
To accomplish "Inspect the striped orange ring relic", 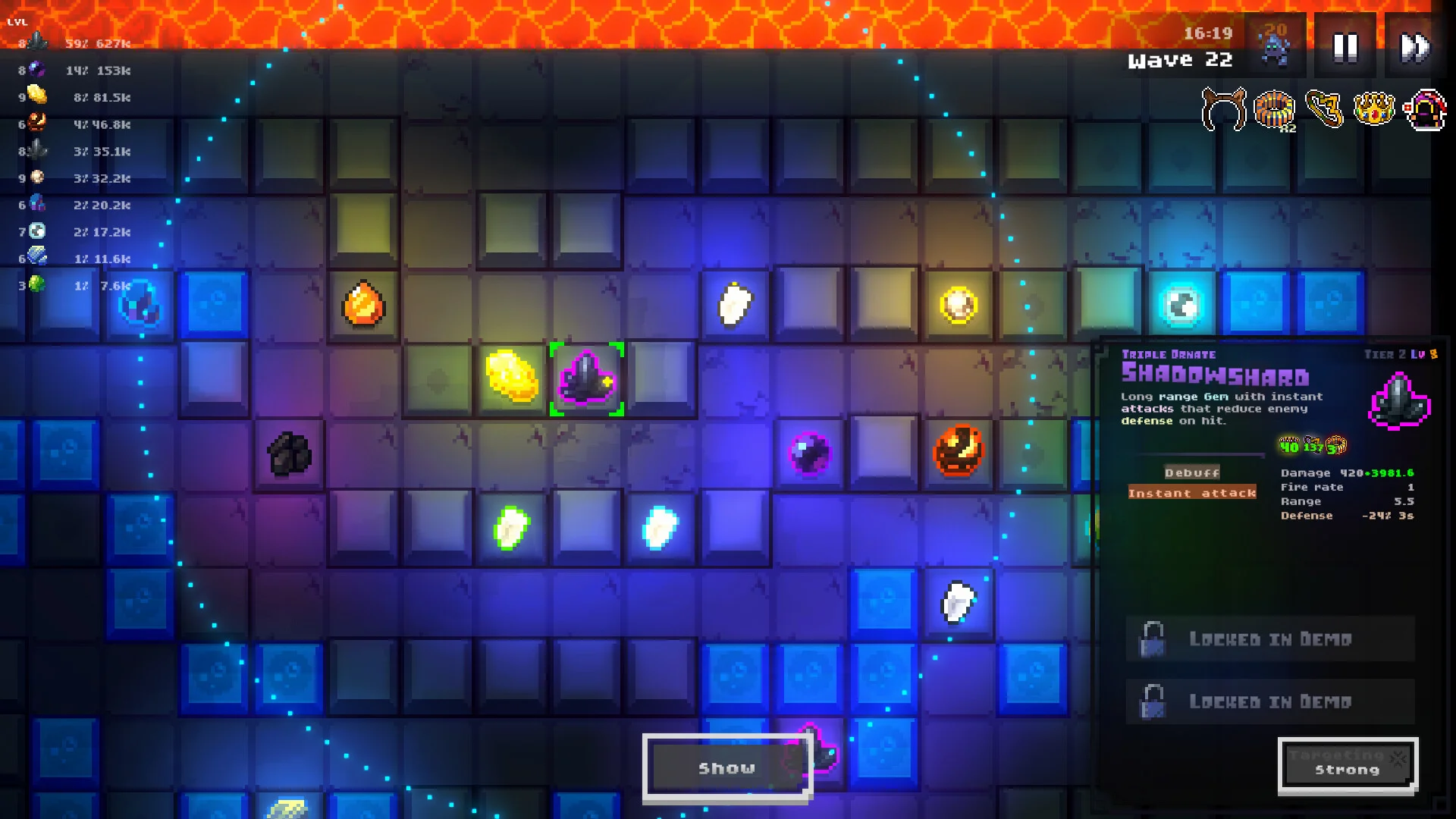I will pyautogui.click(x=1274, y=110).
